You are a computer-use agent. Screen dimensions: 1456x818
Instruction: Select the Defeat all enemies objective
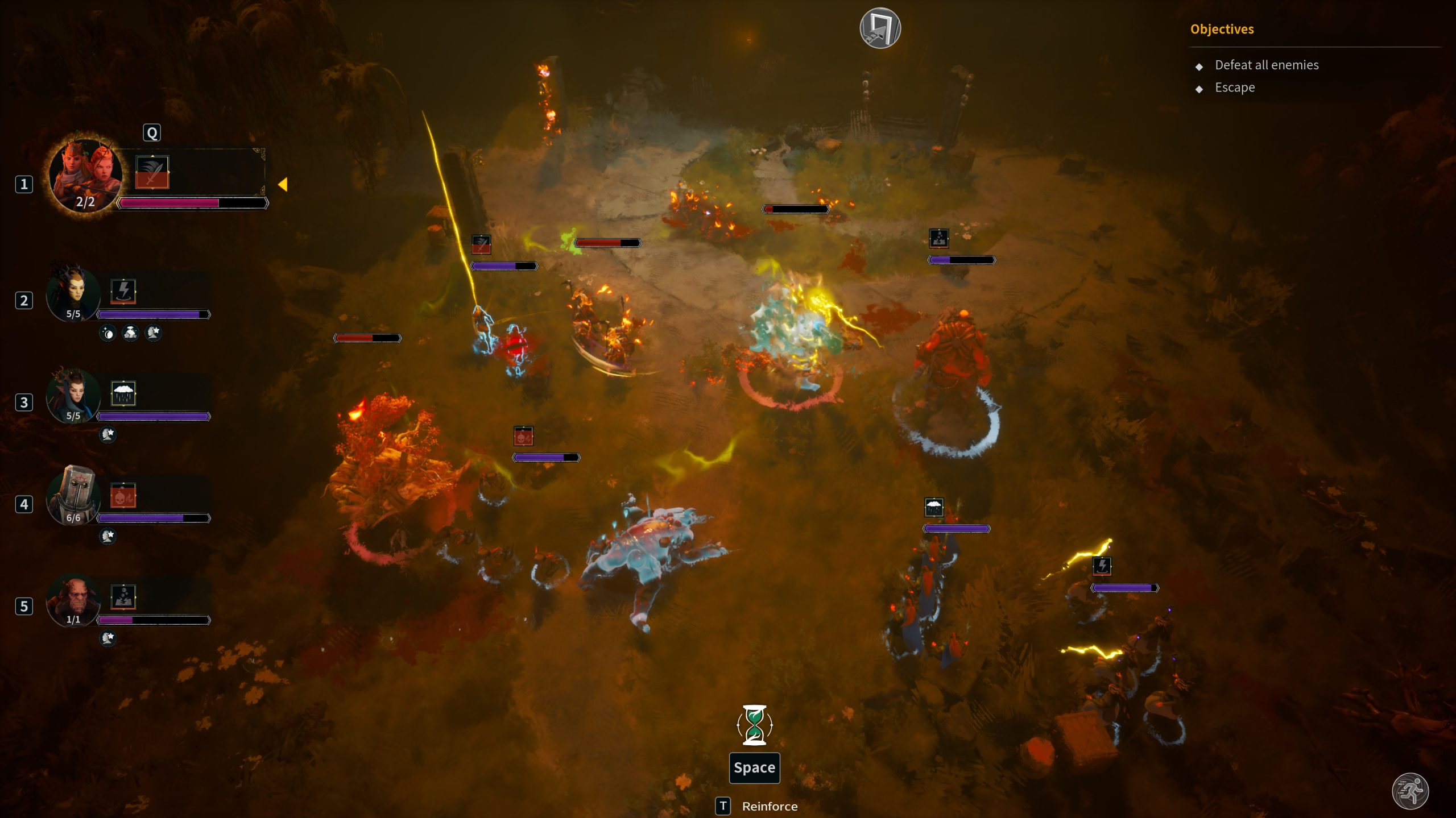[x=1266, y=65]
